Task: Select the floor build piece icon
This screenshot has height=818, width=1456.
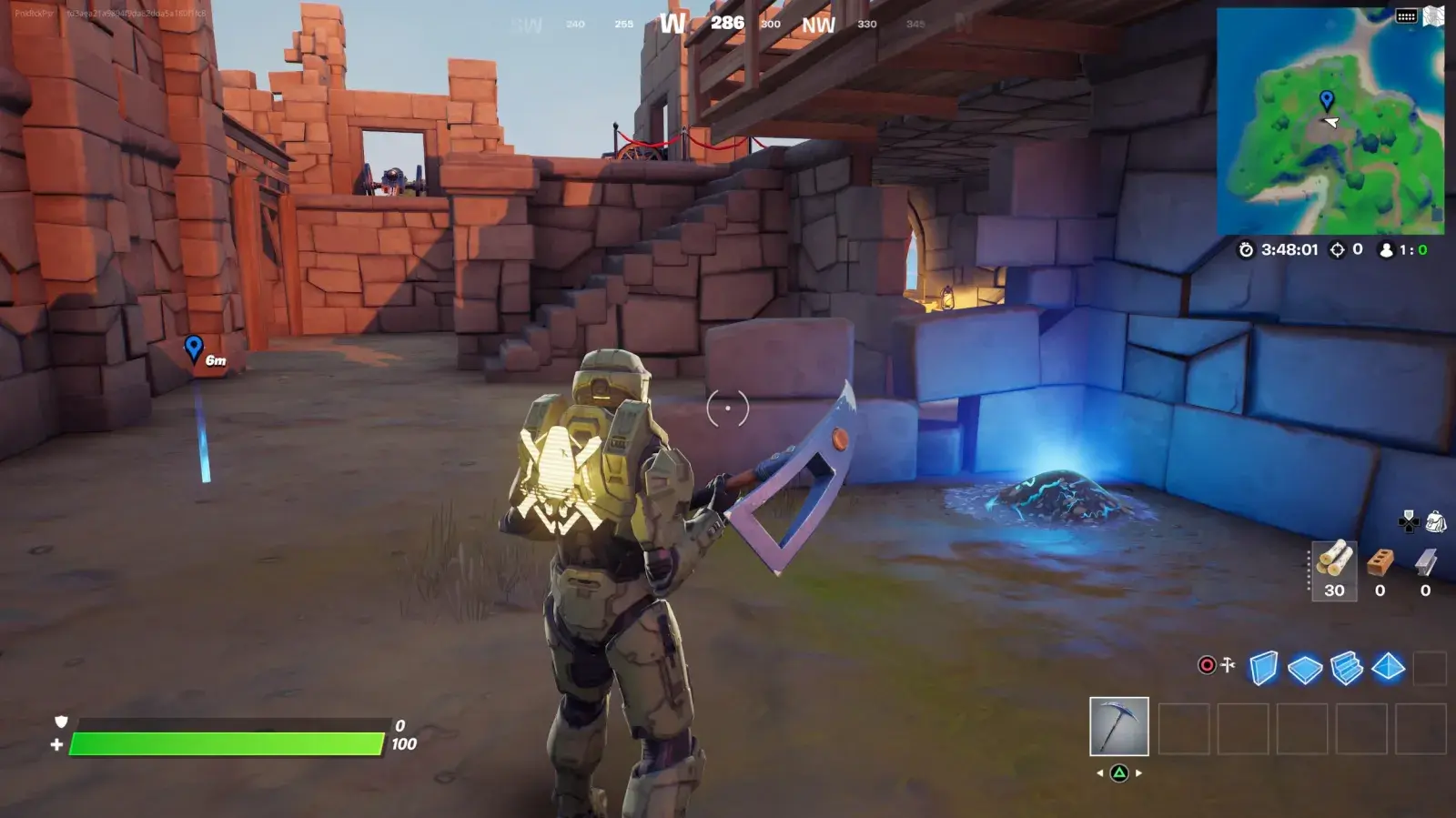Action: [x=1306, y=666]
